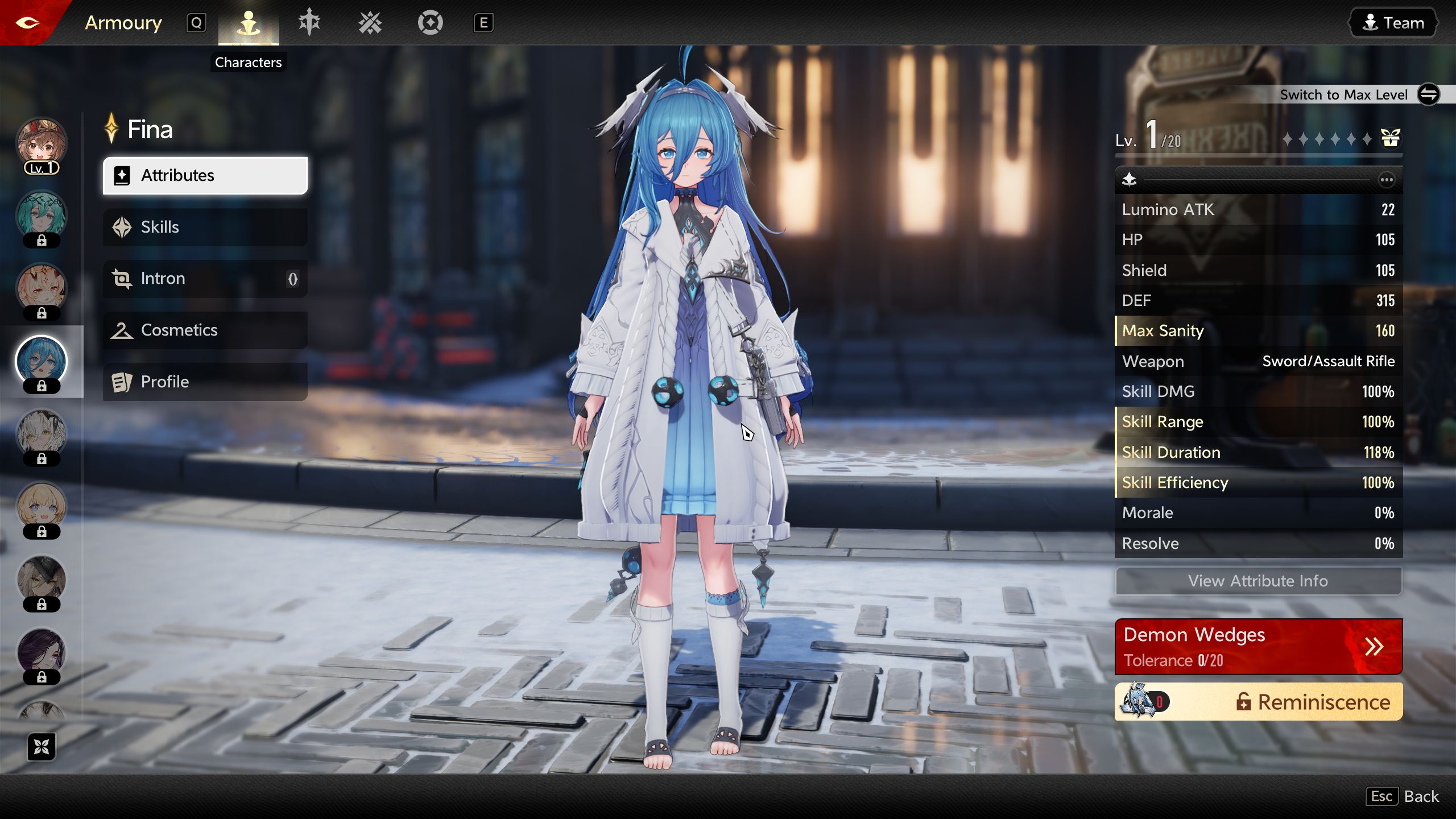Image resolution: width=1456 pixels, height=819 pixels.
Task: Select the blonde character with blue eyes
Action: point(42,507)
